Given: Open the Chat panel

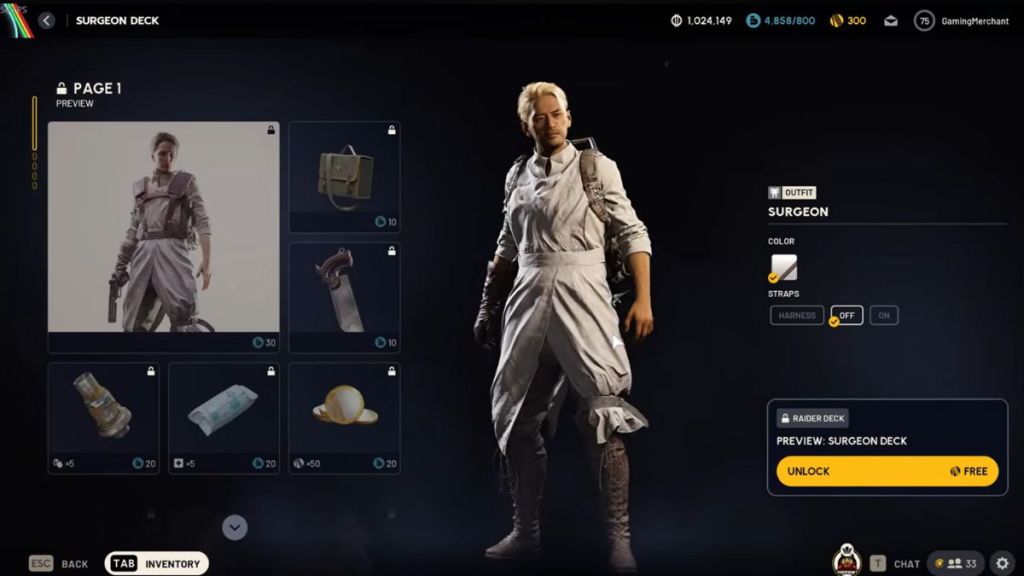Looking at the screenshot, I should click(895, 564).
